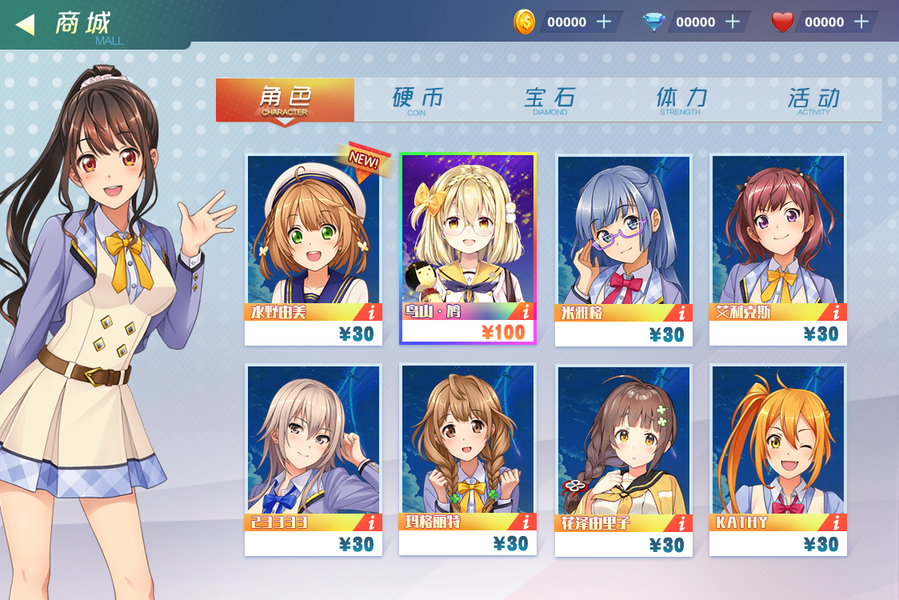Show info for the ¥100 blonde character
899x600 pixels.
(526, 312)
